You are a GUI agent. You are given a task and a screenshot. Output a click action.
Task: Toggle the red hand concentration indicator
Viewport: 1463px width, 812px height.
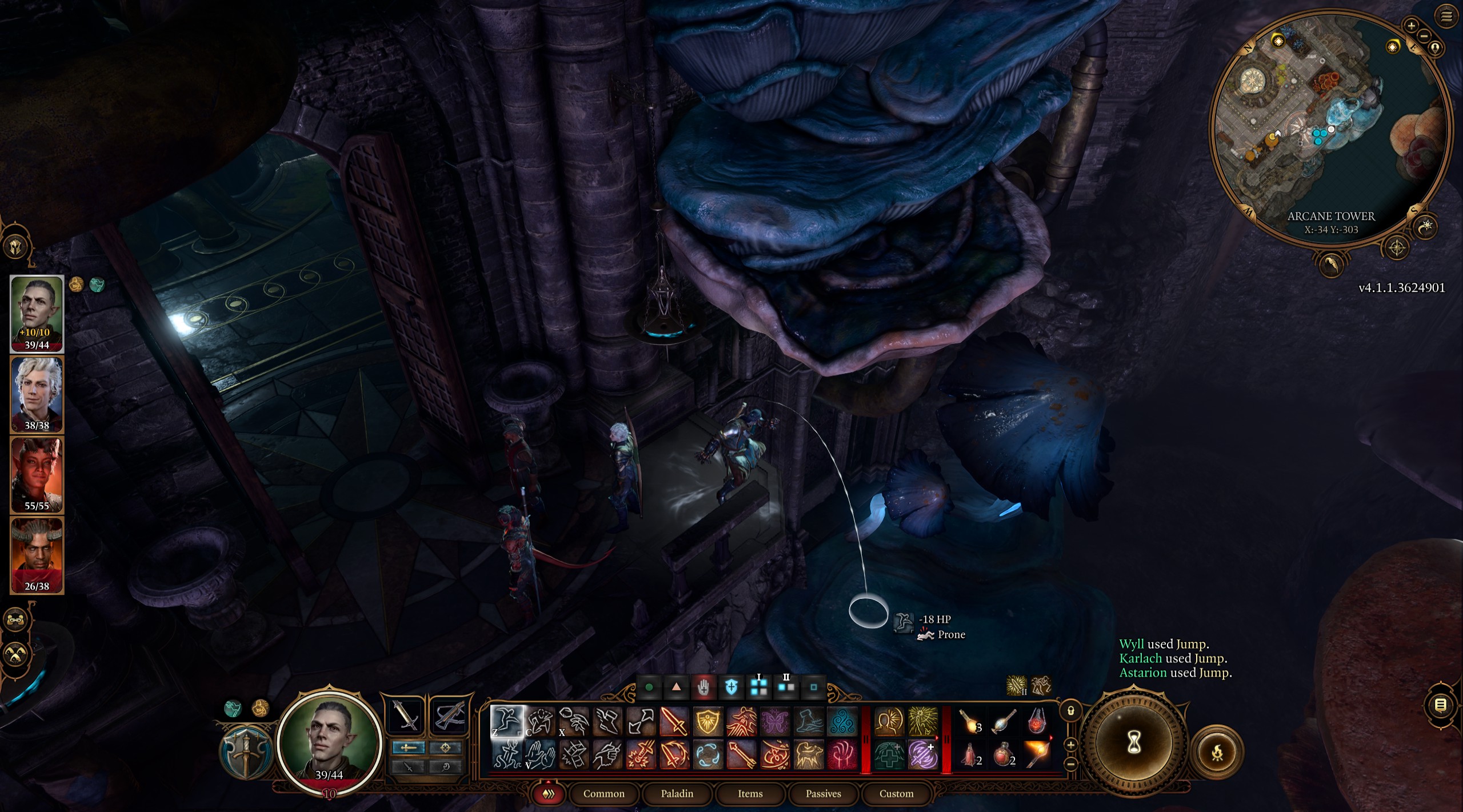[x=704, y=687]
